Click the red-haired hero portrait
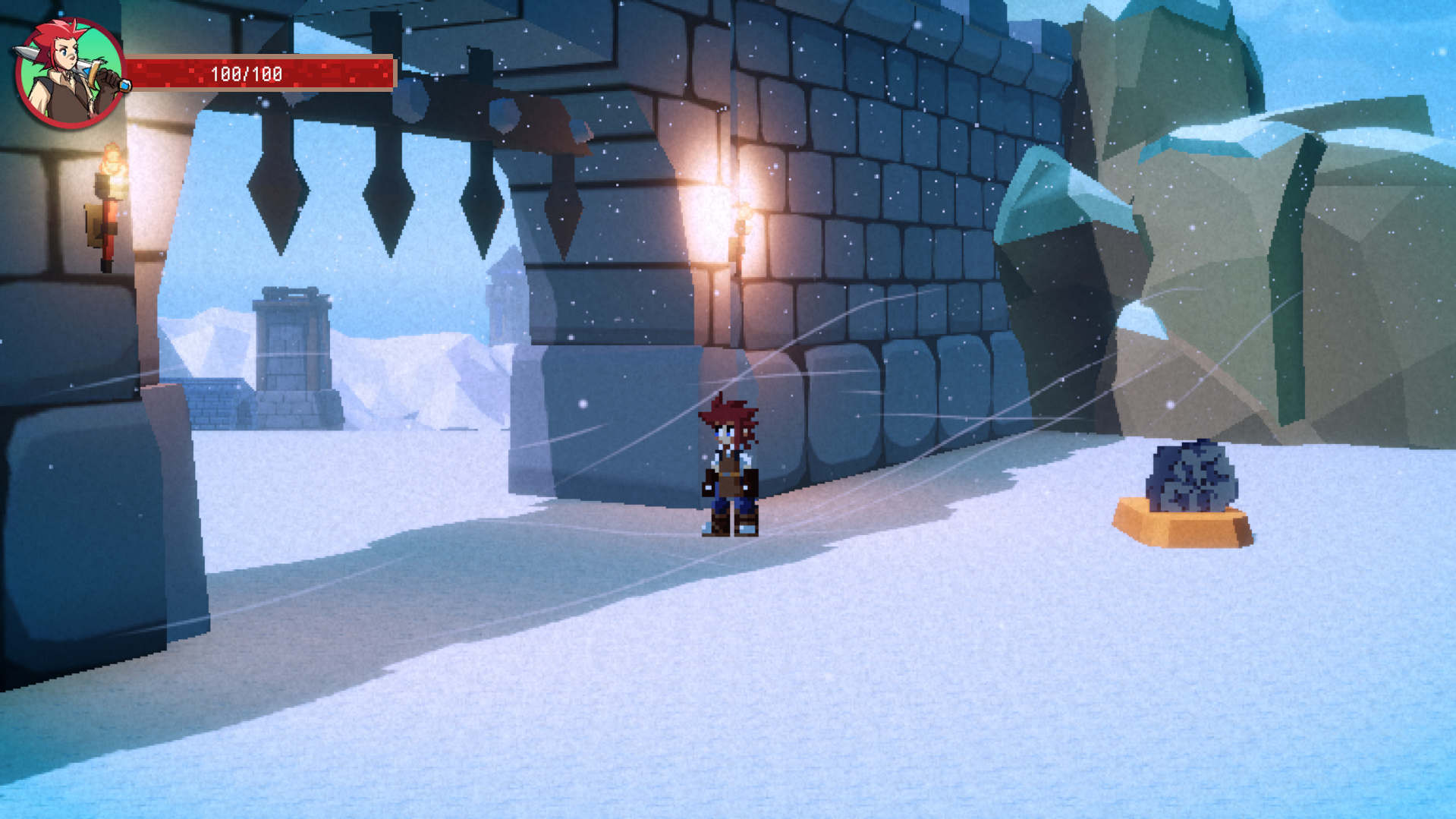Screen dimensions: 1456x819 69,73
